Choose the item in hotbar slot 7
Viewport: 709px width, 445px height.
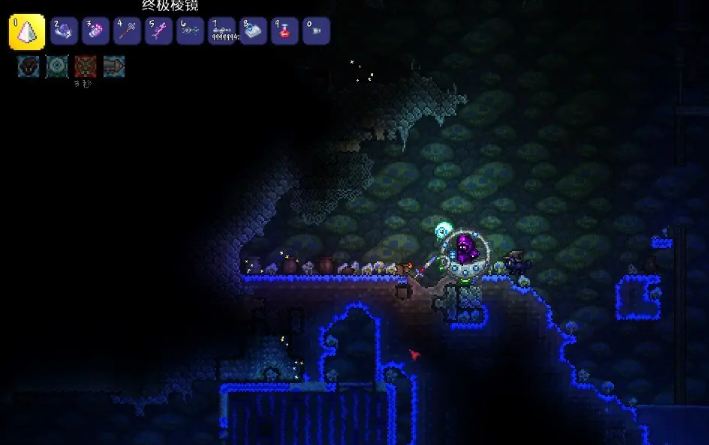point(222,31)
